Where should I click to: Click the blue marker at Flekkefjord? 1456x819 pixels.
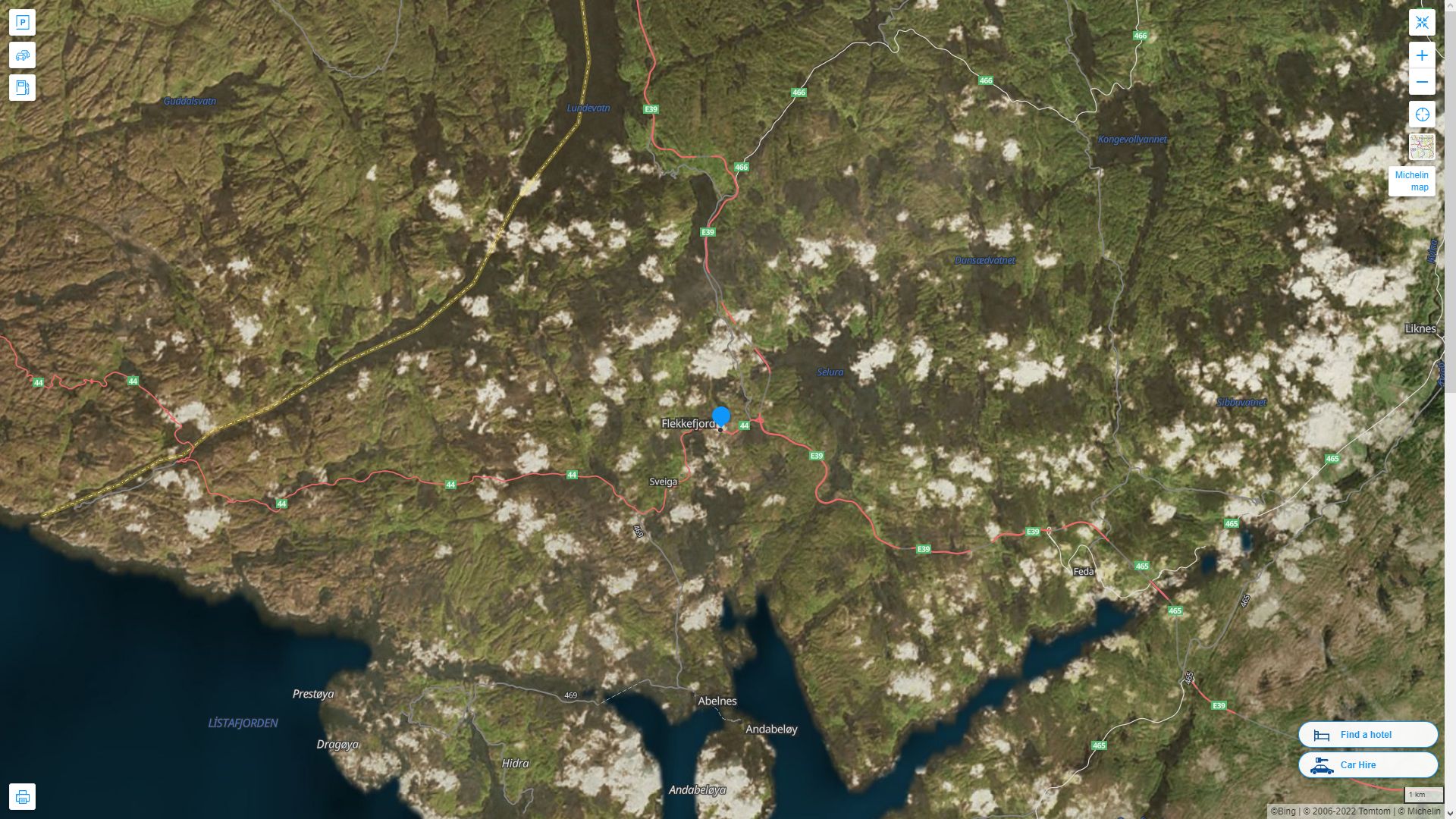[x=721, y=415]
